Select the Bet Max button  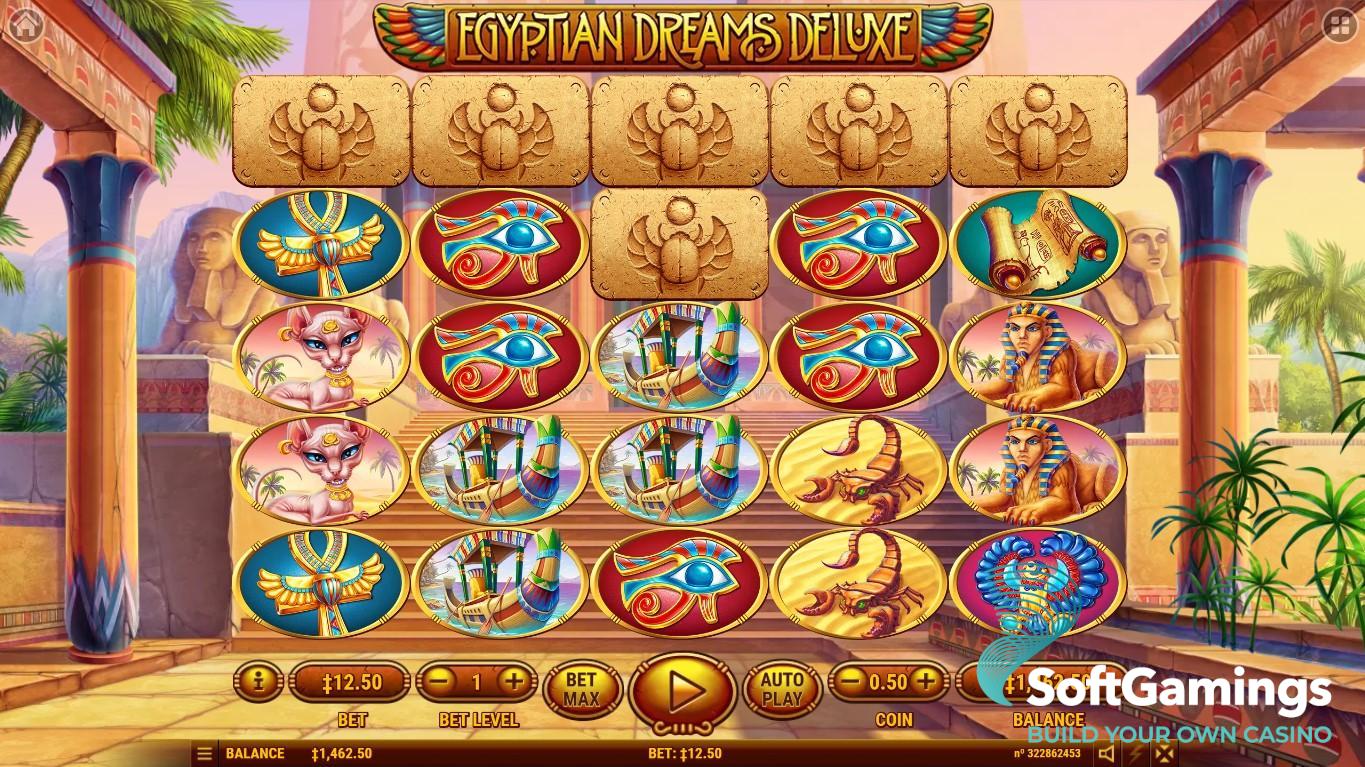(x=582, y=689)
